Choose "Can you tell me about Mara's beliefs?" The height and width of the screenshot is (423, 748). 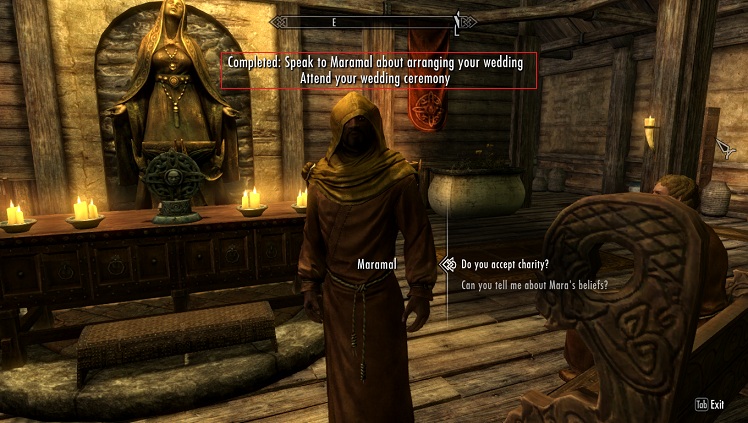click(535, 285)
